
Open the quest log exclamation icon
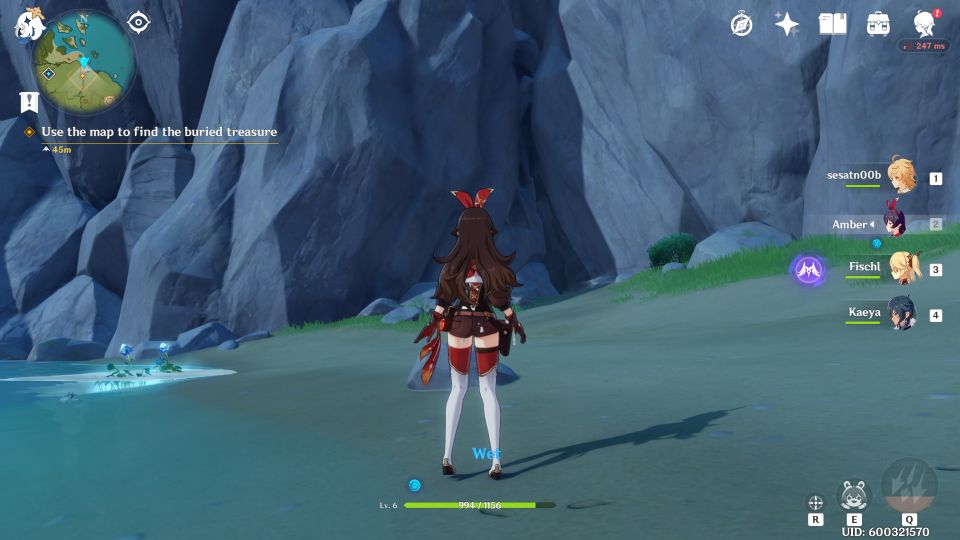point(29,101)
